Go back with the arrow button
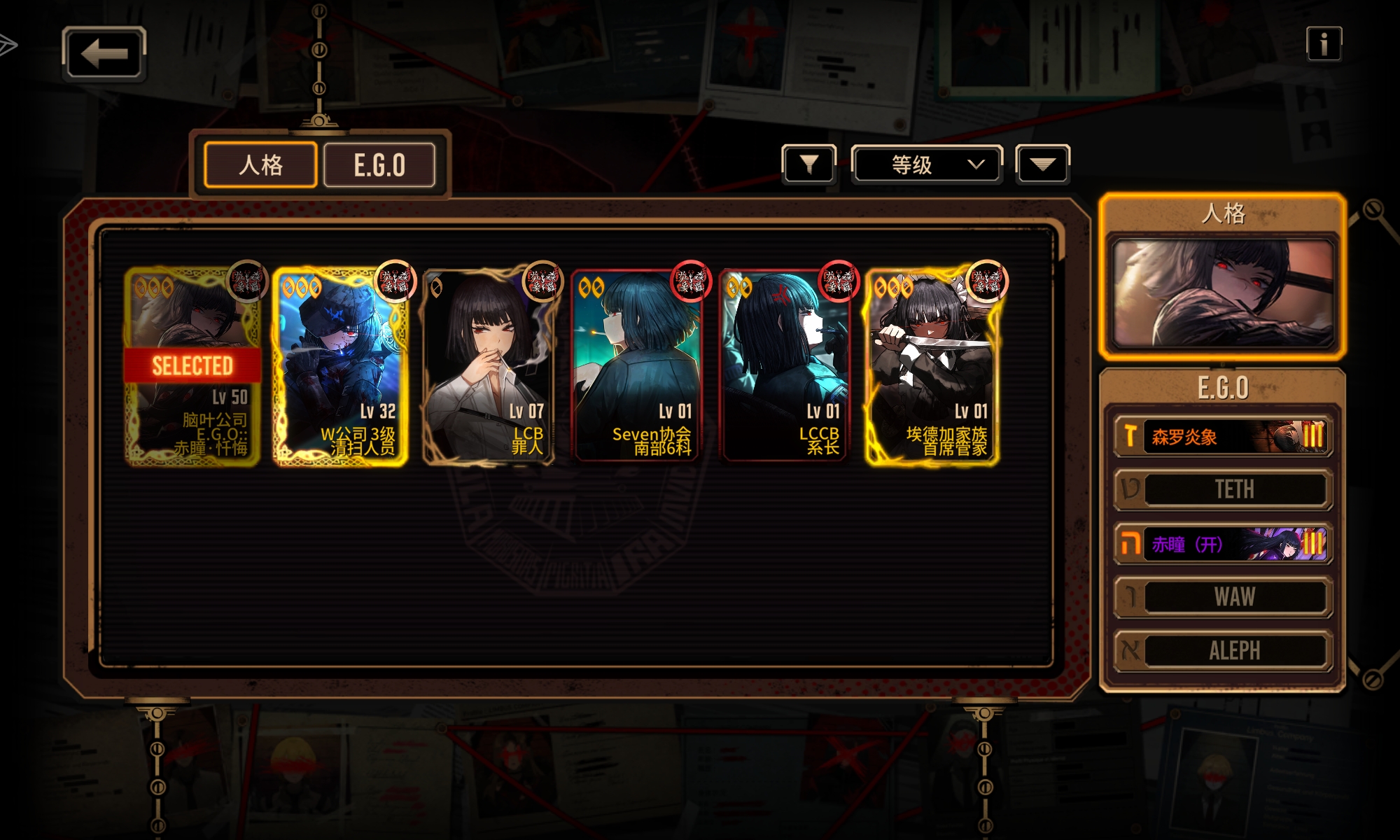This screenshot has width=1400, height=840. pos(104,53)
